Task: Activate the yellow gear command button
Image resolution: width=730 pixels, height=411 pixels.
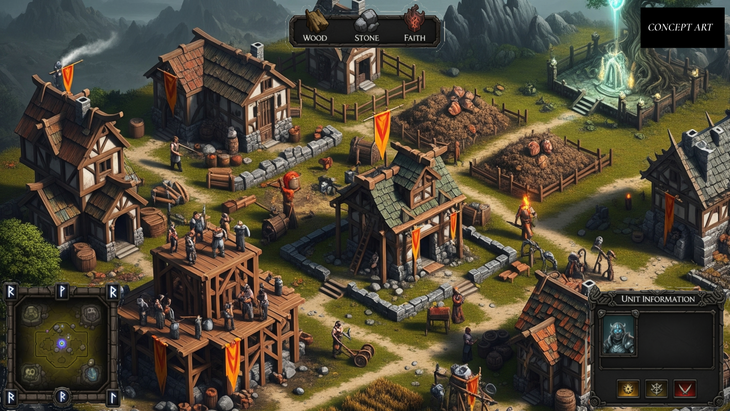Action: coord(627,388)
